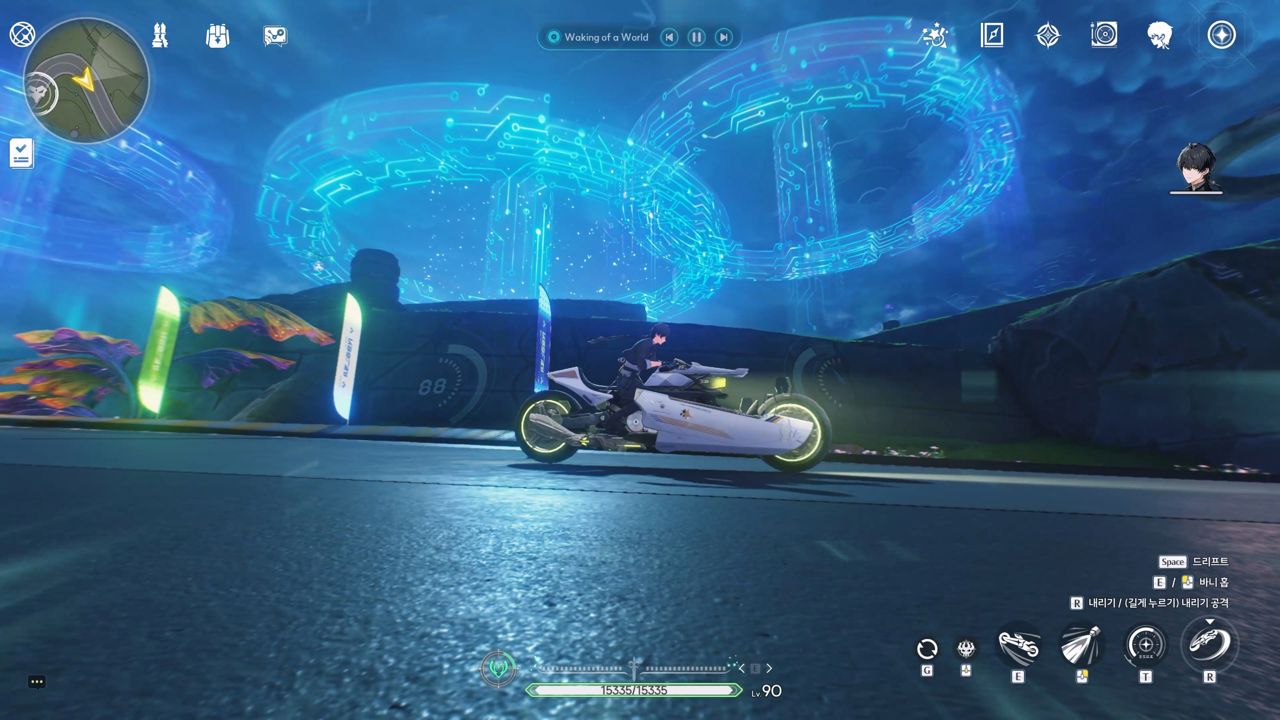Click the circled compass star icon
Screen dimensions: 1280x720
[x=1221, y=36]
